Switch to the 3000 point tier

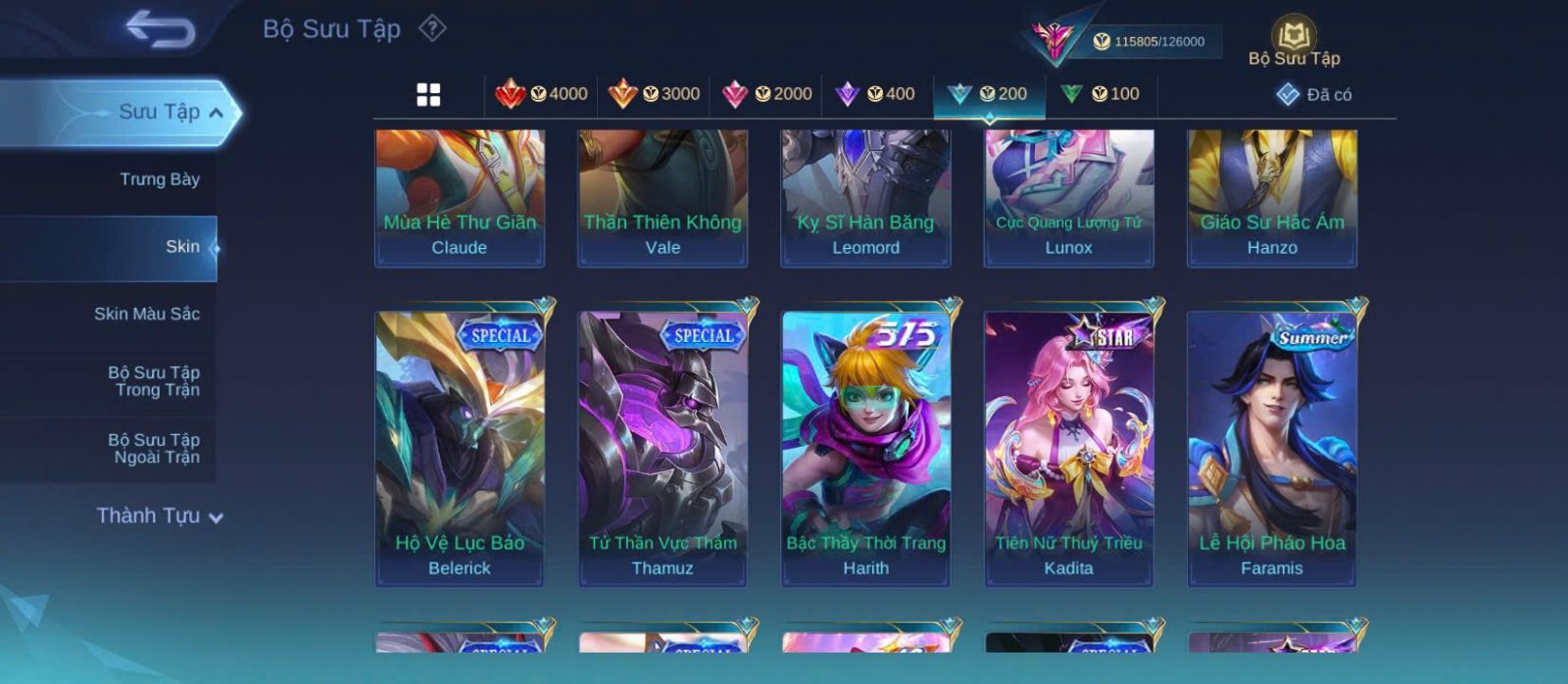pos(654,94)
